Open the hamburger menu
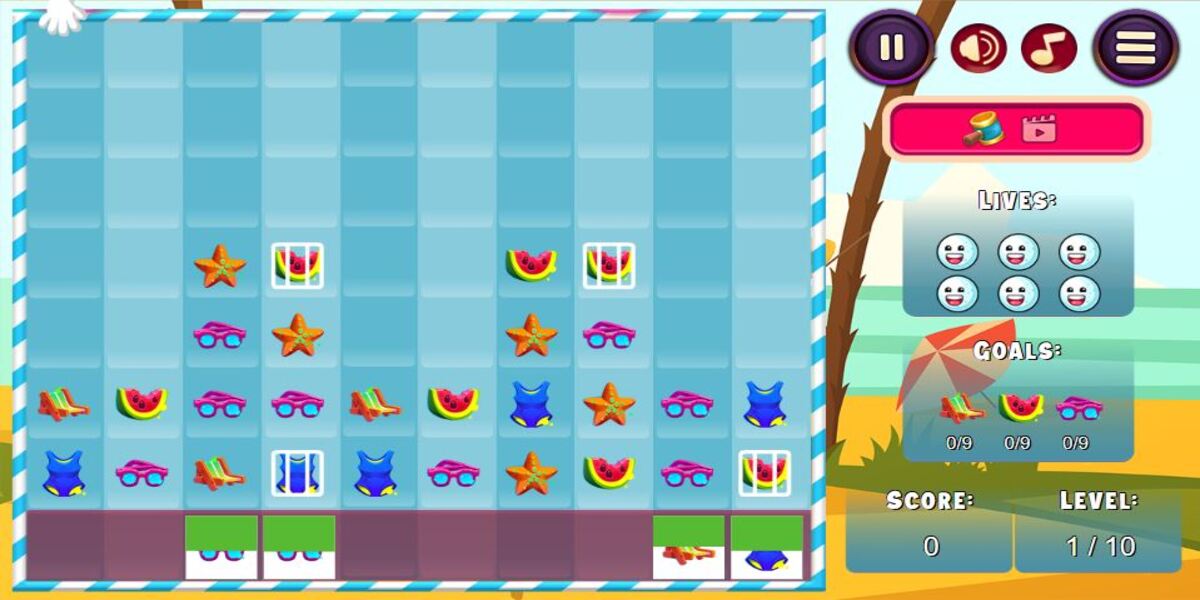Viewport: 1200px width, 600px height. click(1136, 47)
